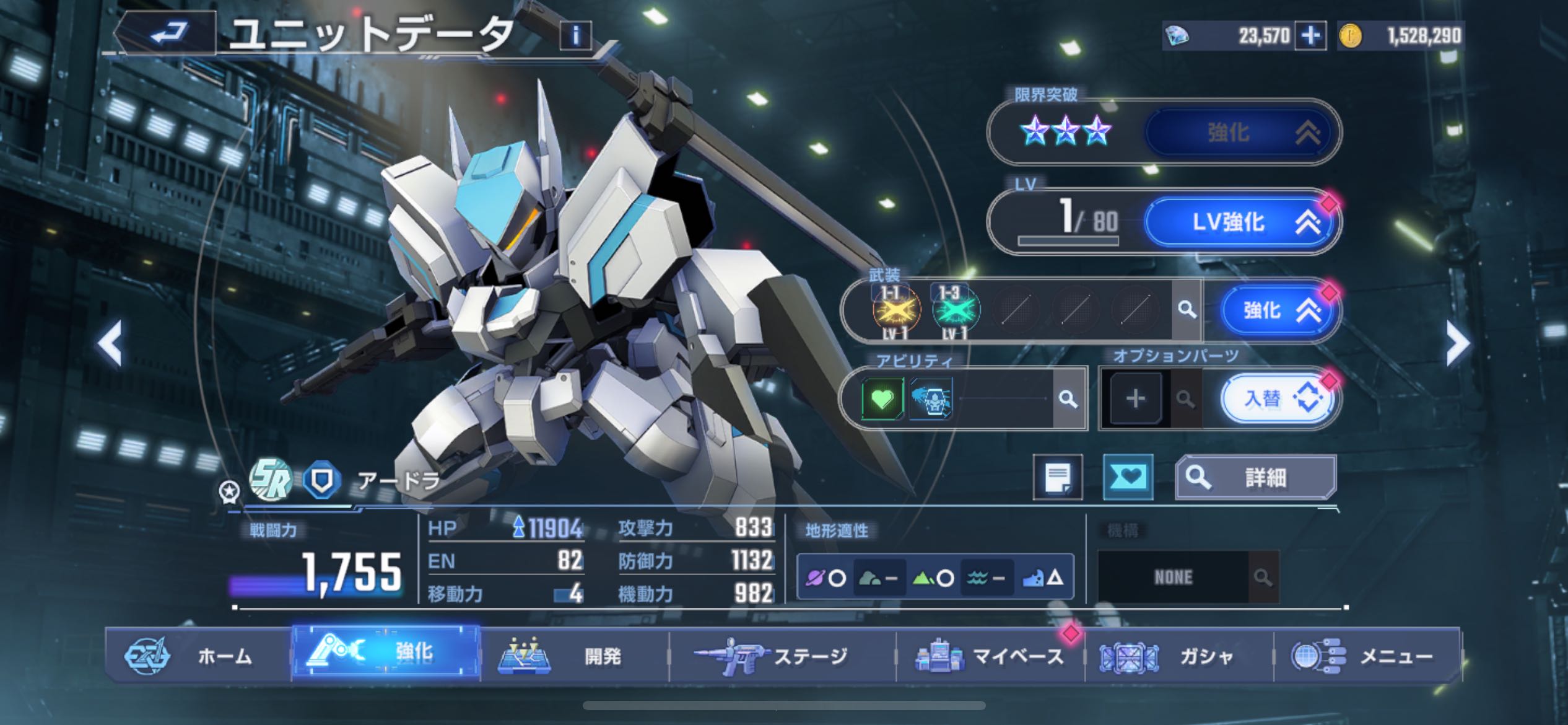Go to ホーム in the bottom menu
1568x725 pixels.
coord(198,656)
